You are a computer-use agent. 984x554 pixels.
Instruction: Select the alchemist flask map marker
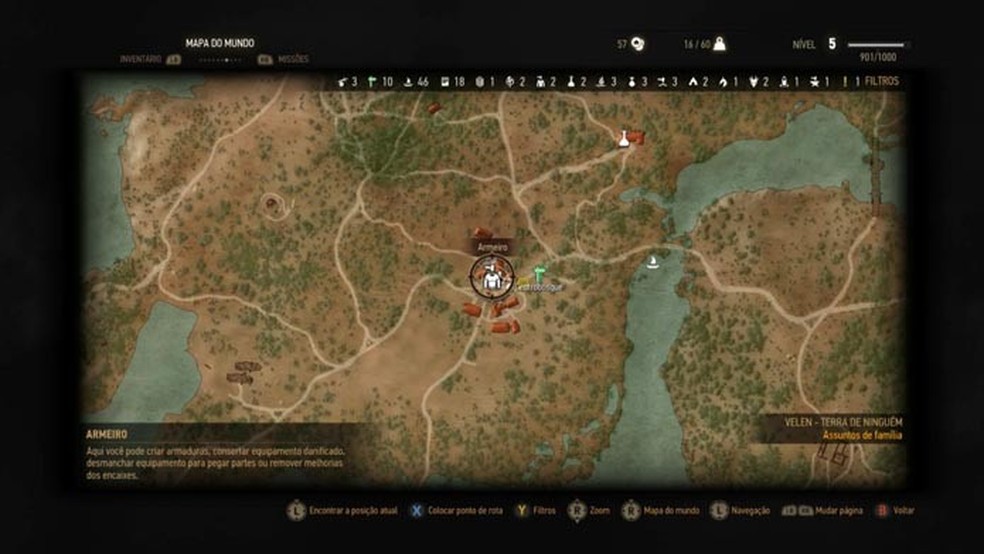coord(624,138)
